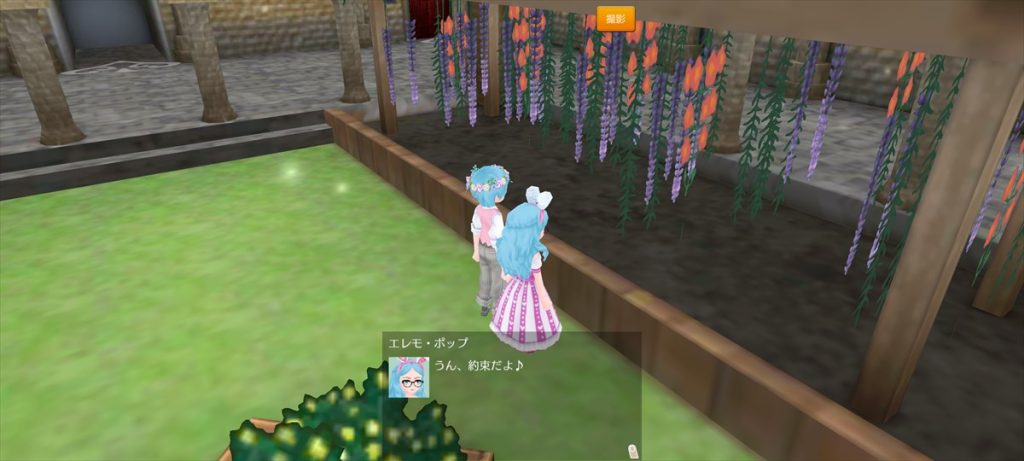Click エレモ・ポップ's dialogue box

[x=511, y=395]
